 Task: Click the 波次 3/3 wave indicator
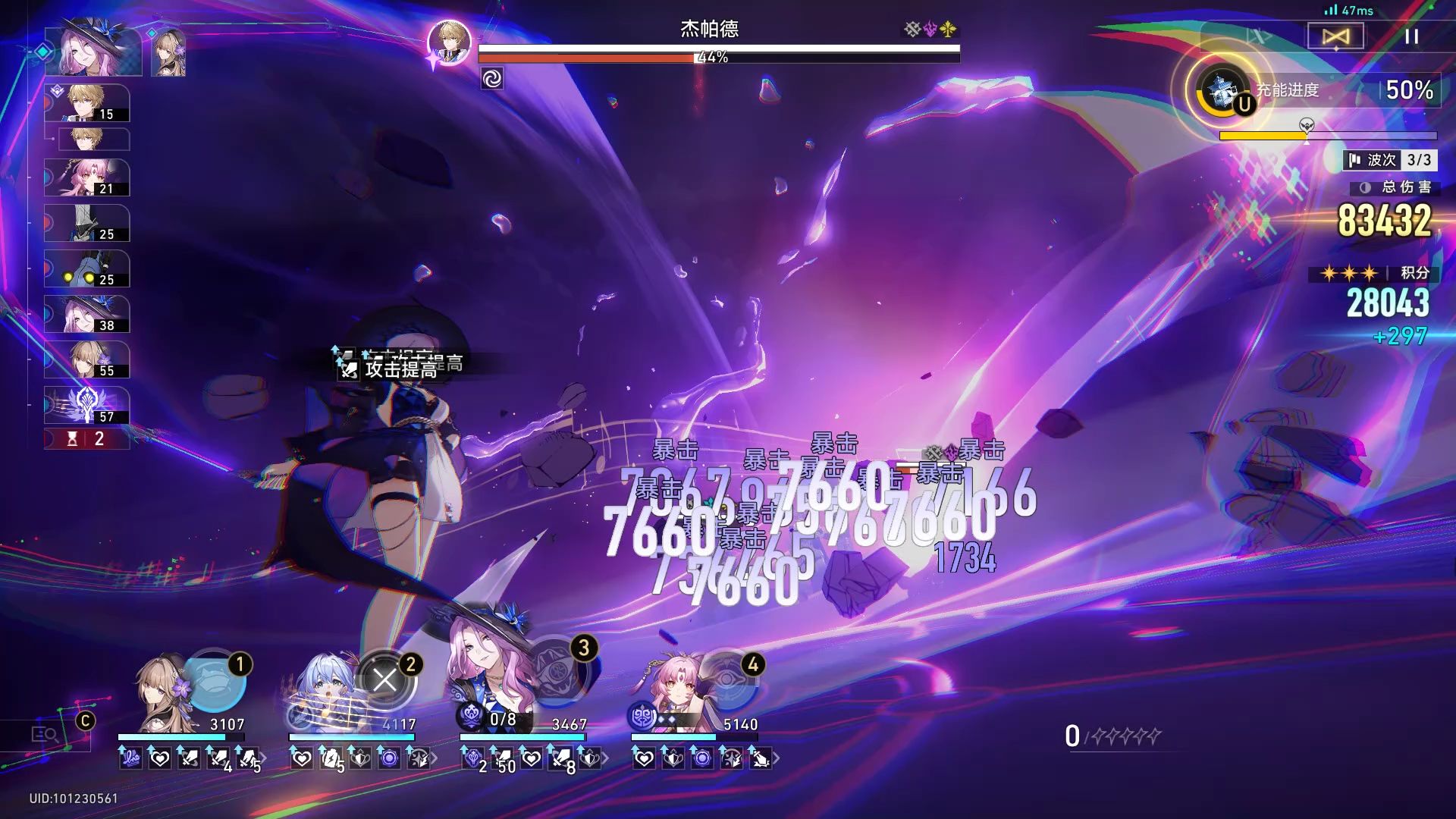click(1390, 160)
